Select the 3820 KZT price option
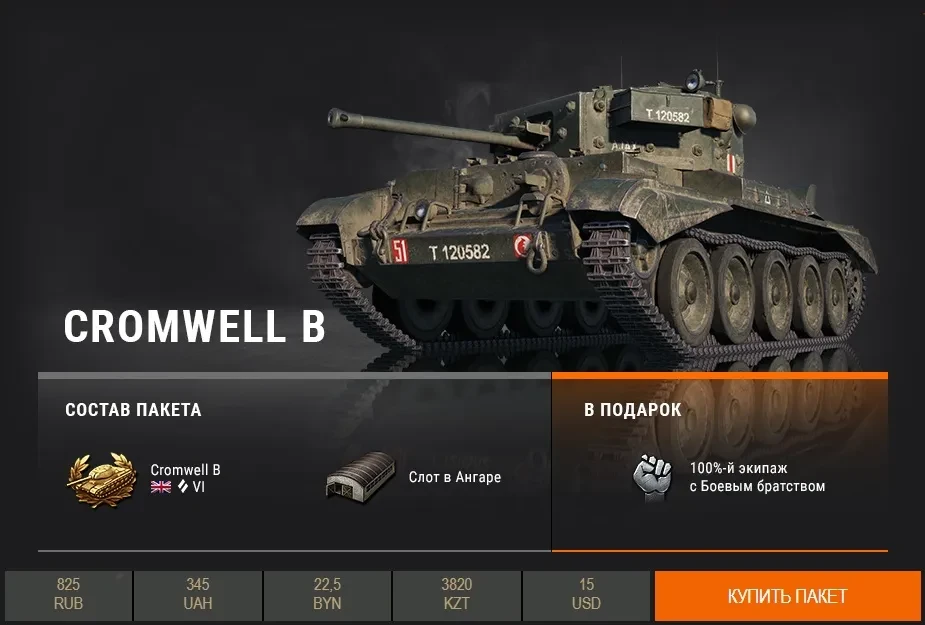The image size is (925, 625). (457, 594)
